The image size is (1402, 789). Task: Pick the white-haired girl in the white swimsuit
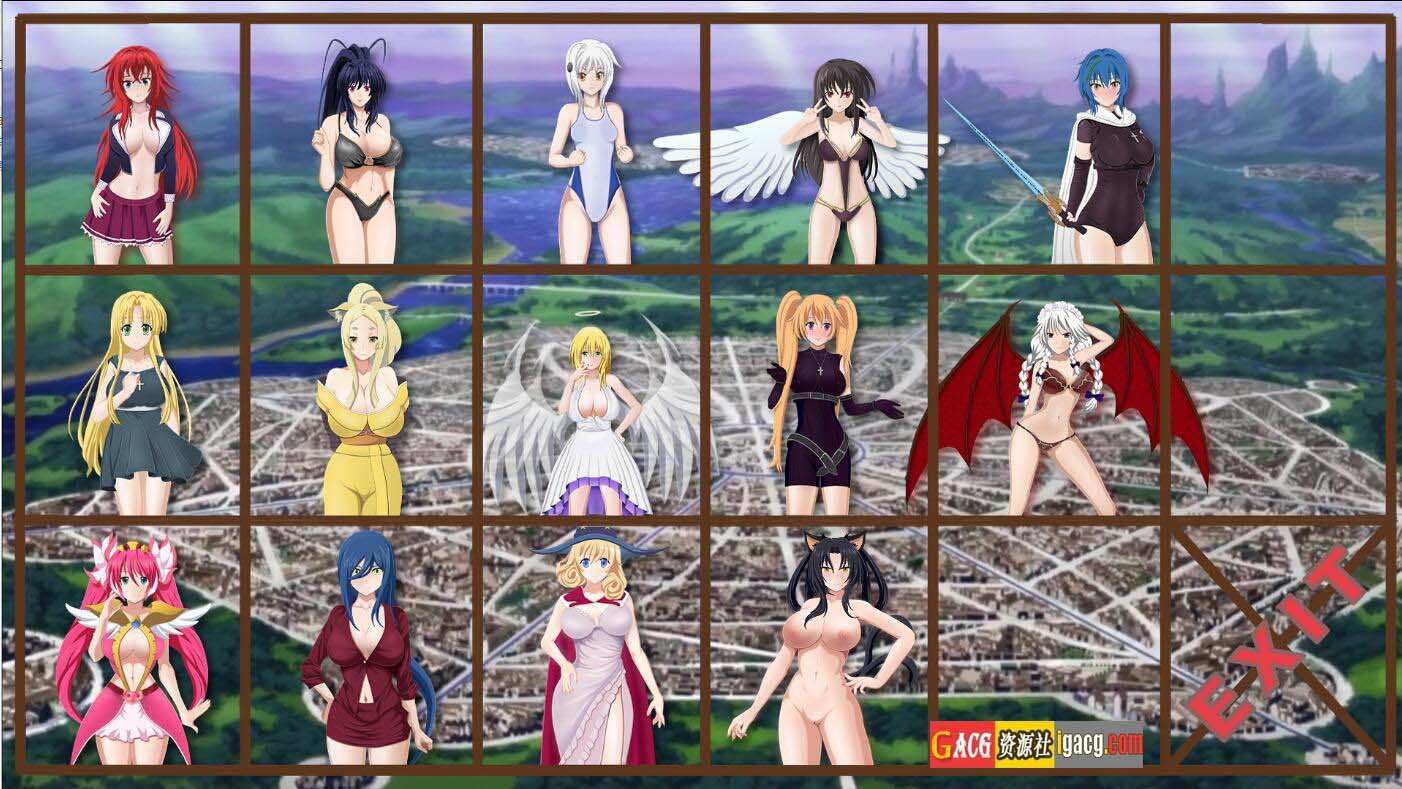pos(592,150)
